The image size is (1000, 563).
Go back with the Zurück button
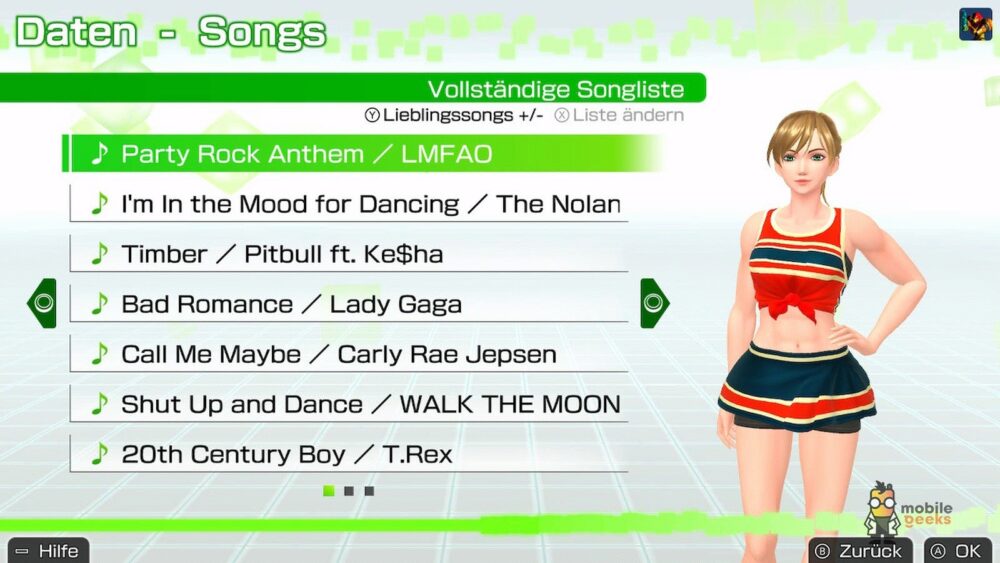pos(859,550)
